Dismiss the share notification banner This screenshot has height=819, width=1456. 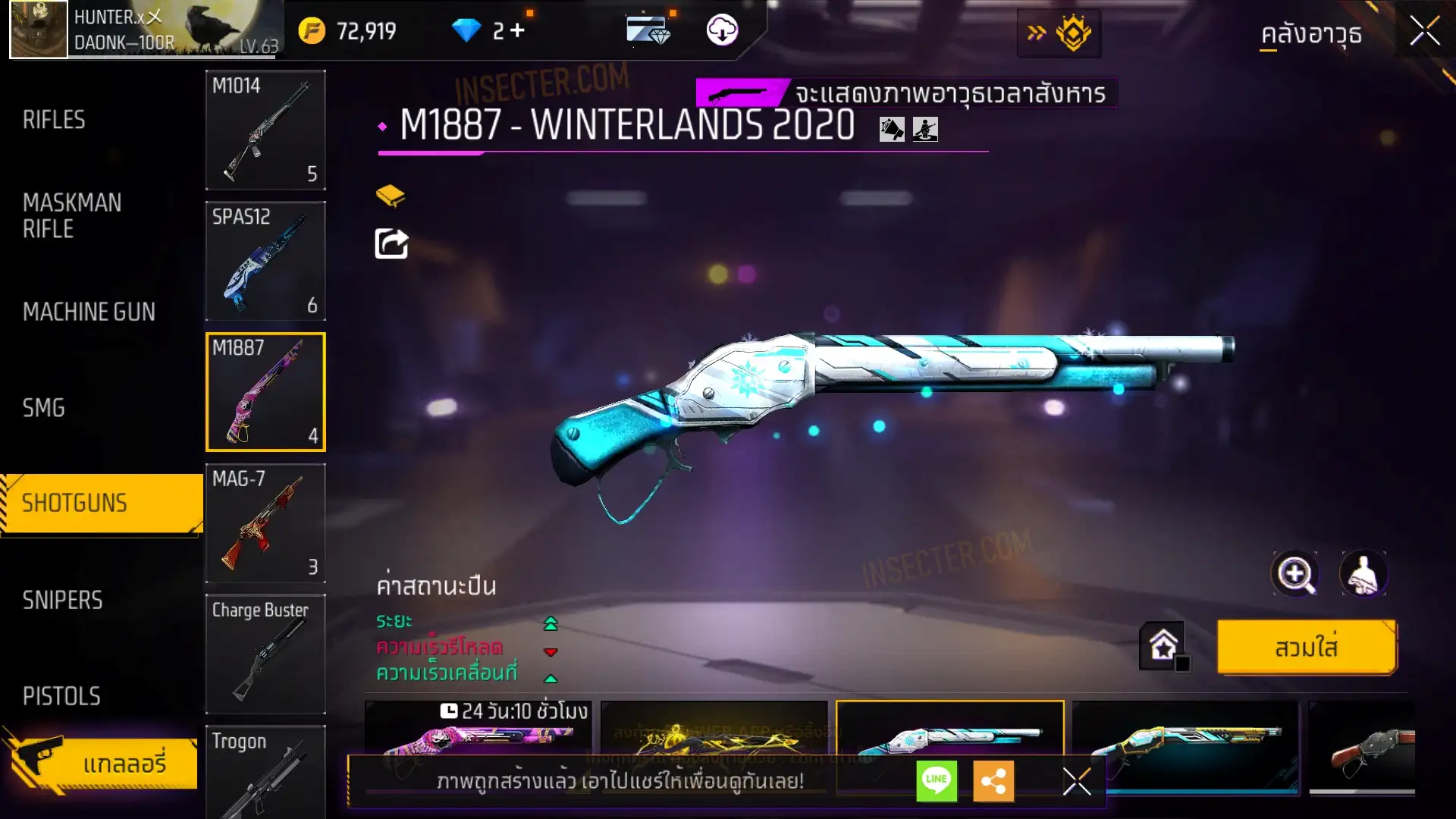pos(1076,781)
